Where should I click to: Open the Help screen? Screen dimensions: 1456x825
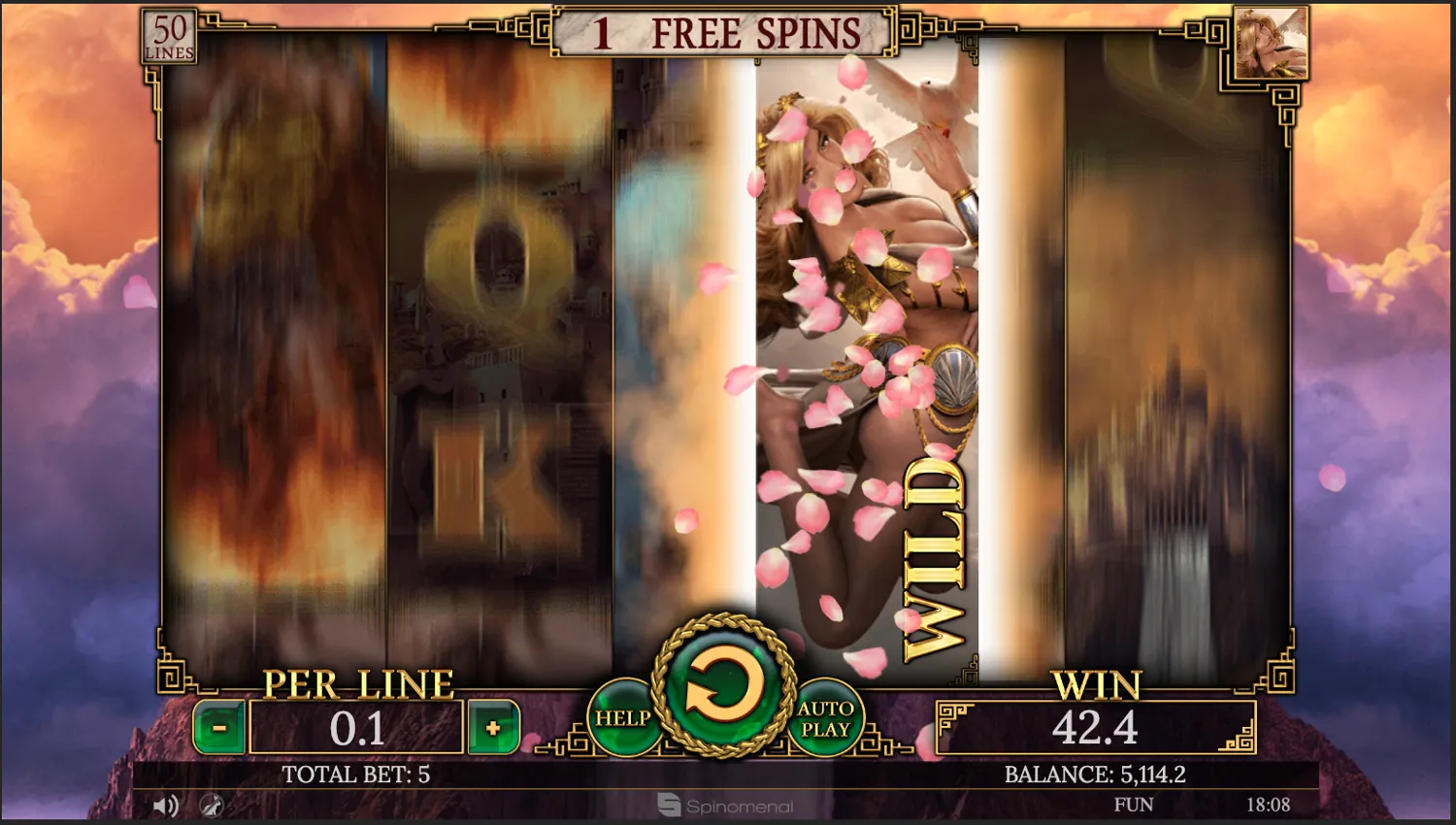coord(627,718)
